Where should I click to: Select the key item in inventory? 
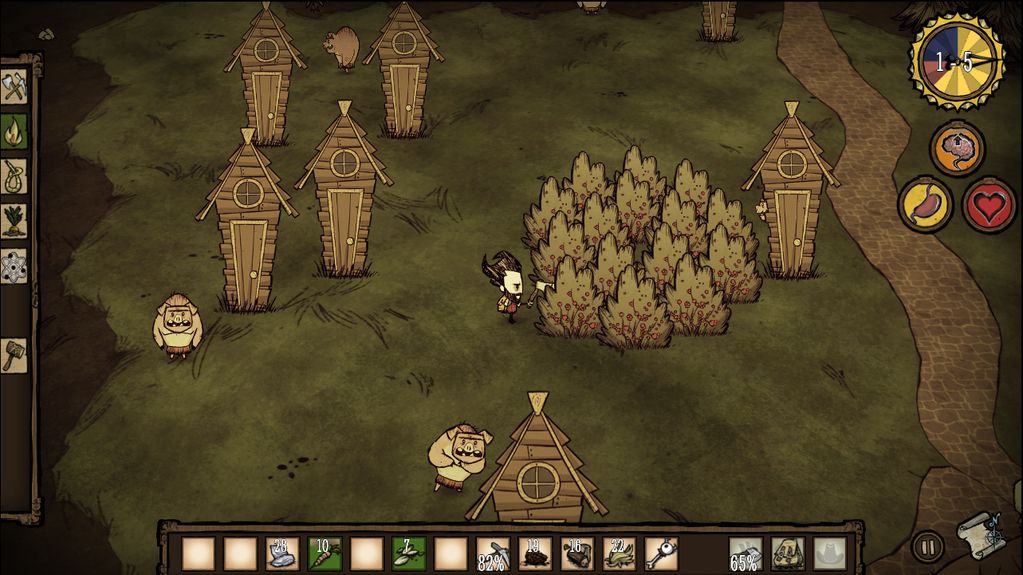[x=661, y=553]
